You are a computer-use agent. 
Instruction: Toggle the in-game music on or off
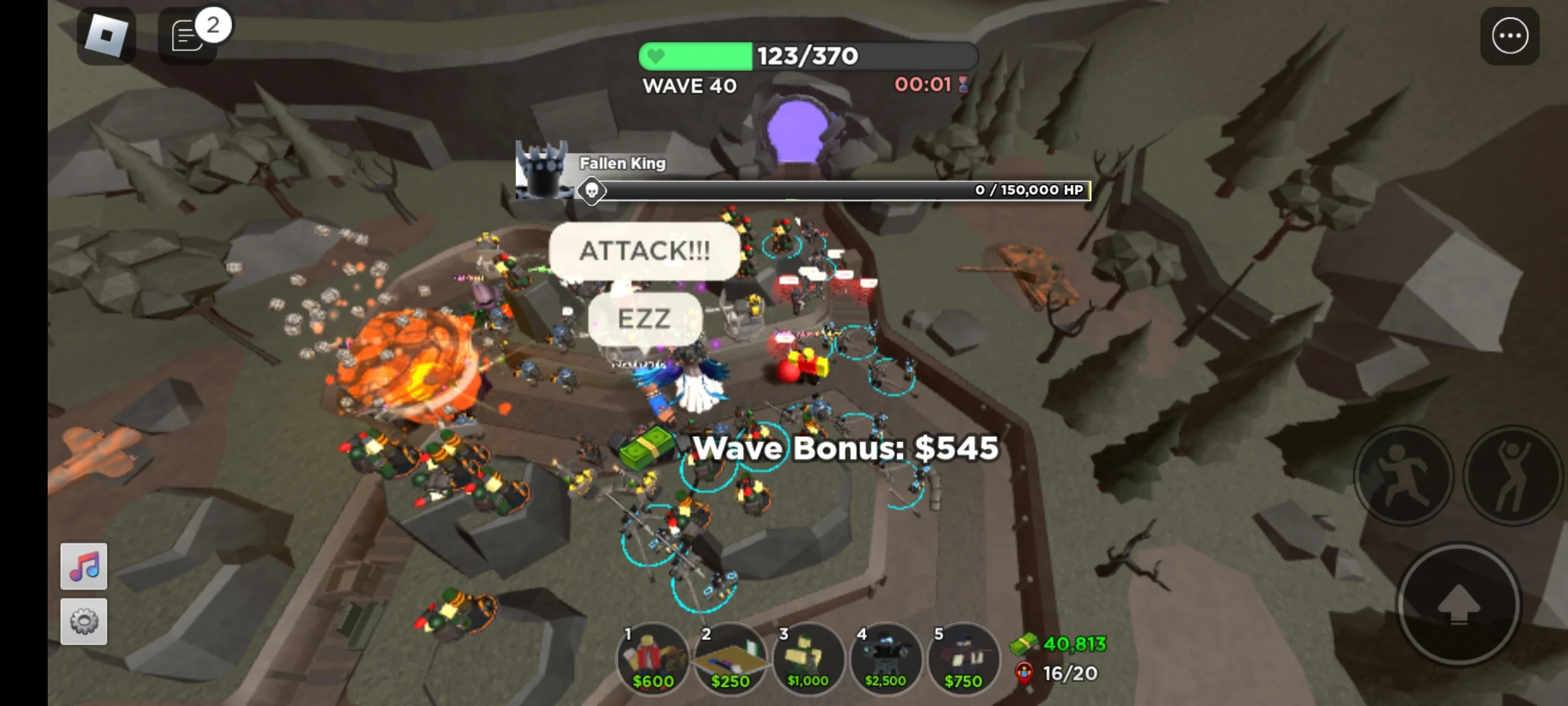[84, 565]
